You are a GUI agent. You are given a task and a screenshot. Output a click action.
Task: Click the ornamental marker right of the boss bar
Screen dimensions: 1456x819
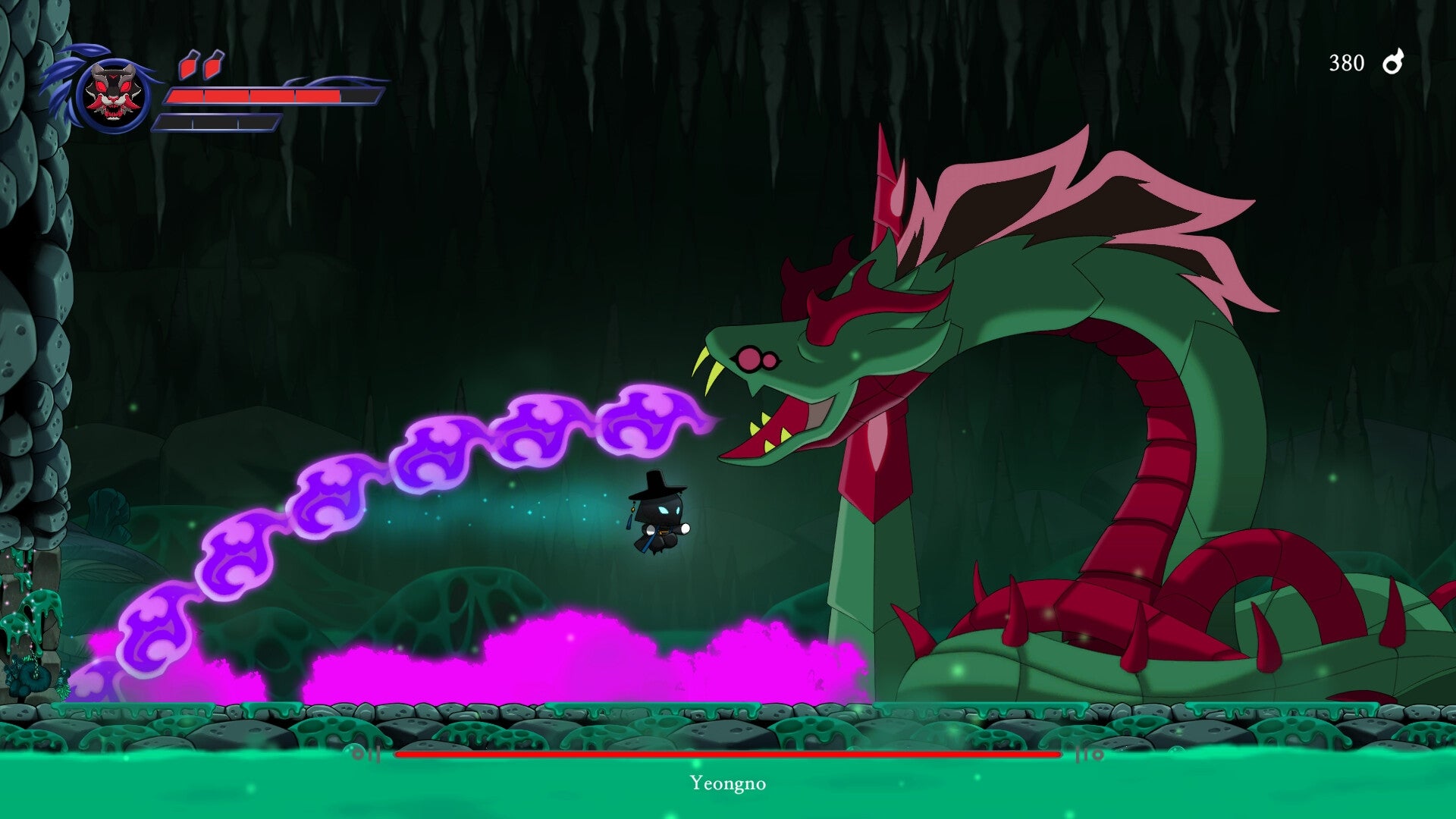coord(1090,755)
